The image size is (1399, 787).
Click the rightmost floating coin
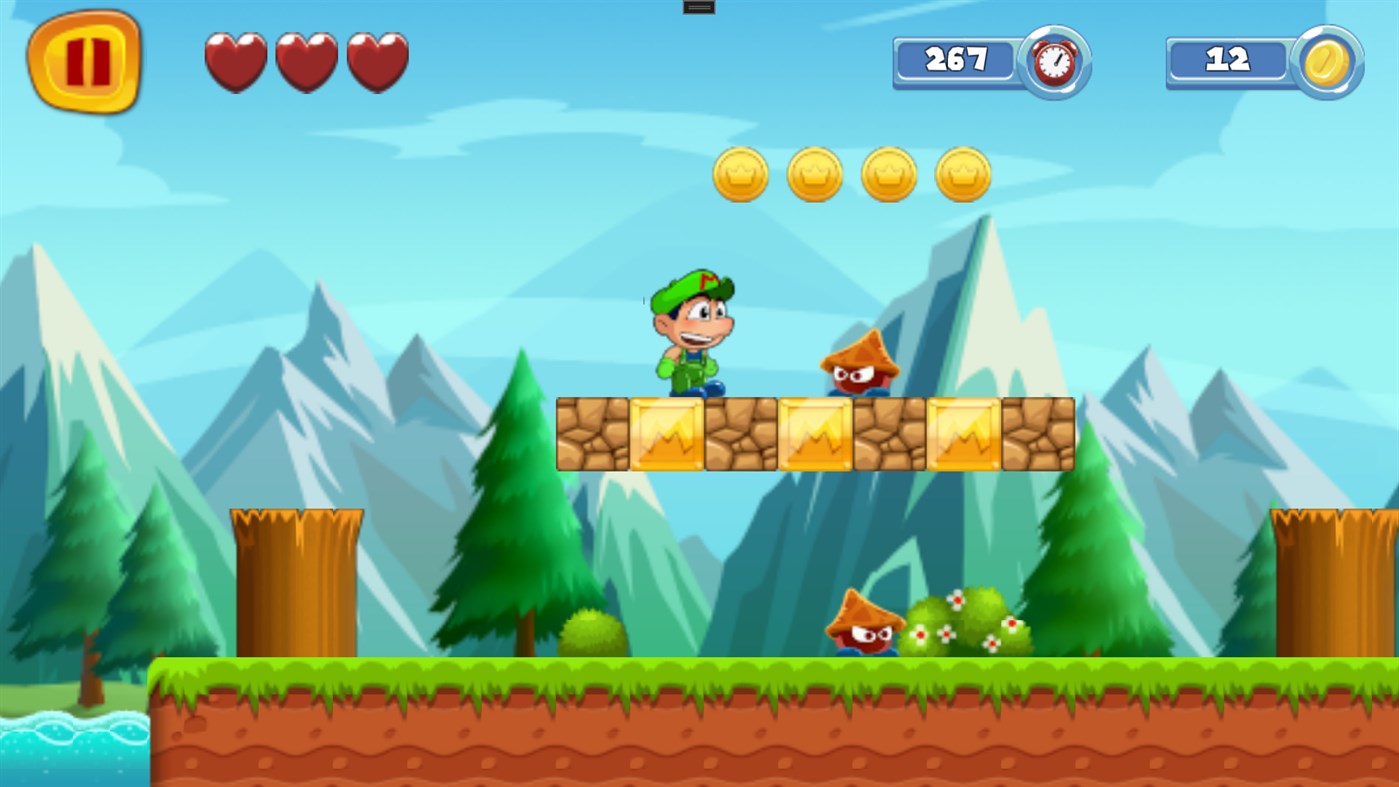[x=961, y=173]
